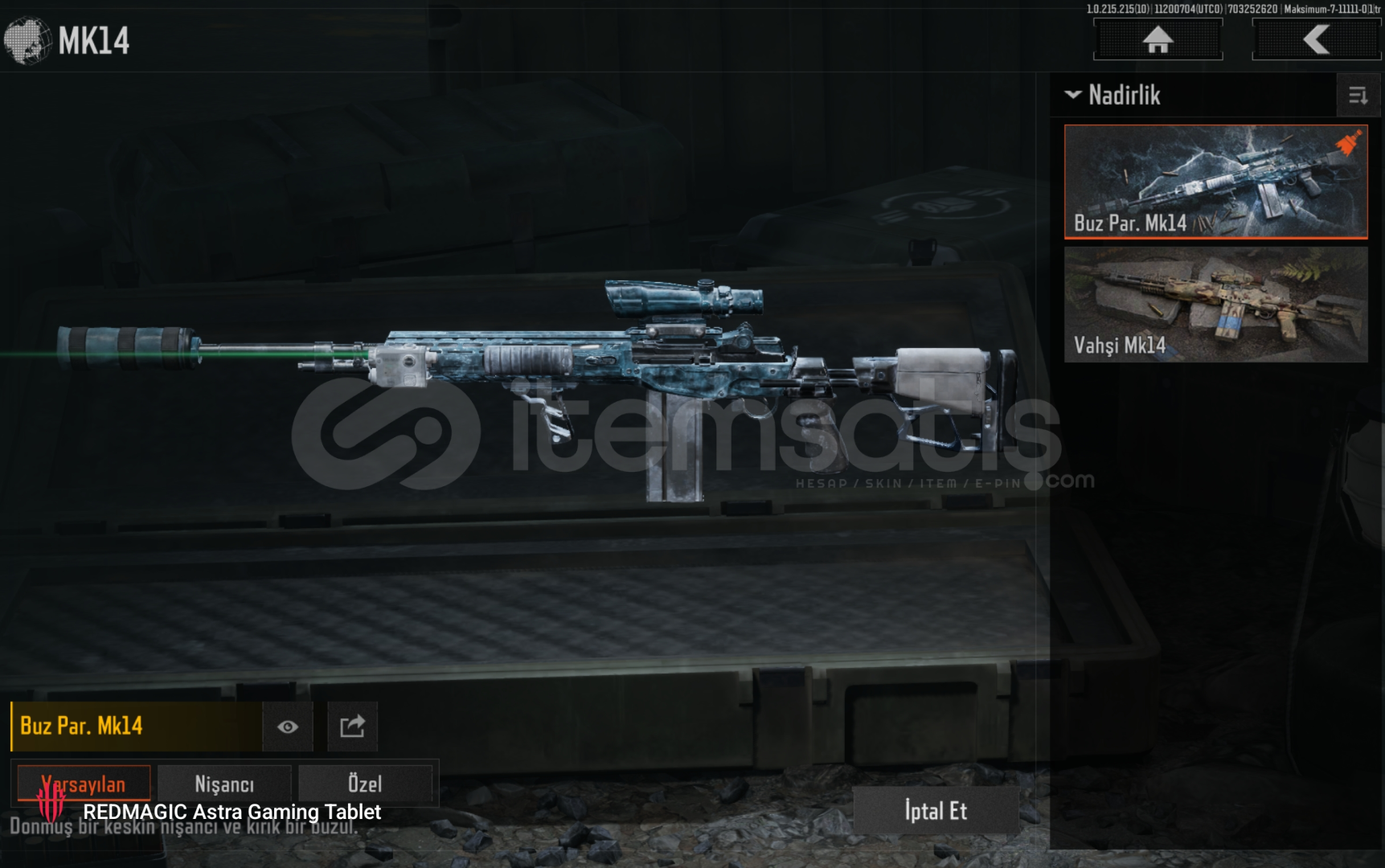
Task: Go back with the arrow button
Action: click(x=1316, y=39)
